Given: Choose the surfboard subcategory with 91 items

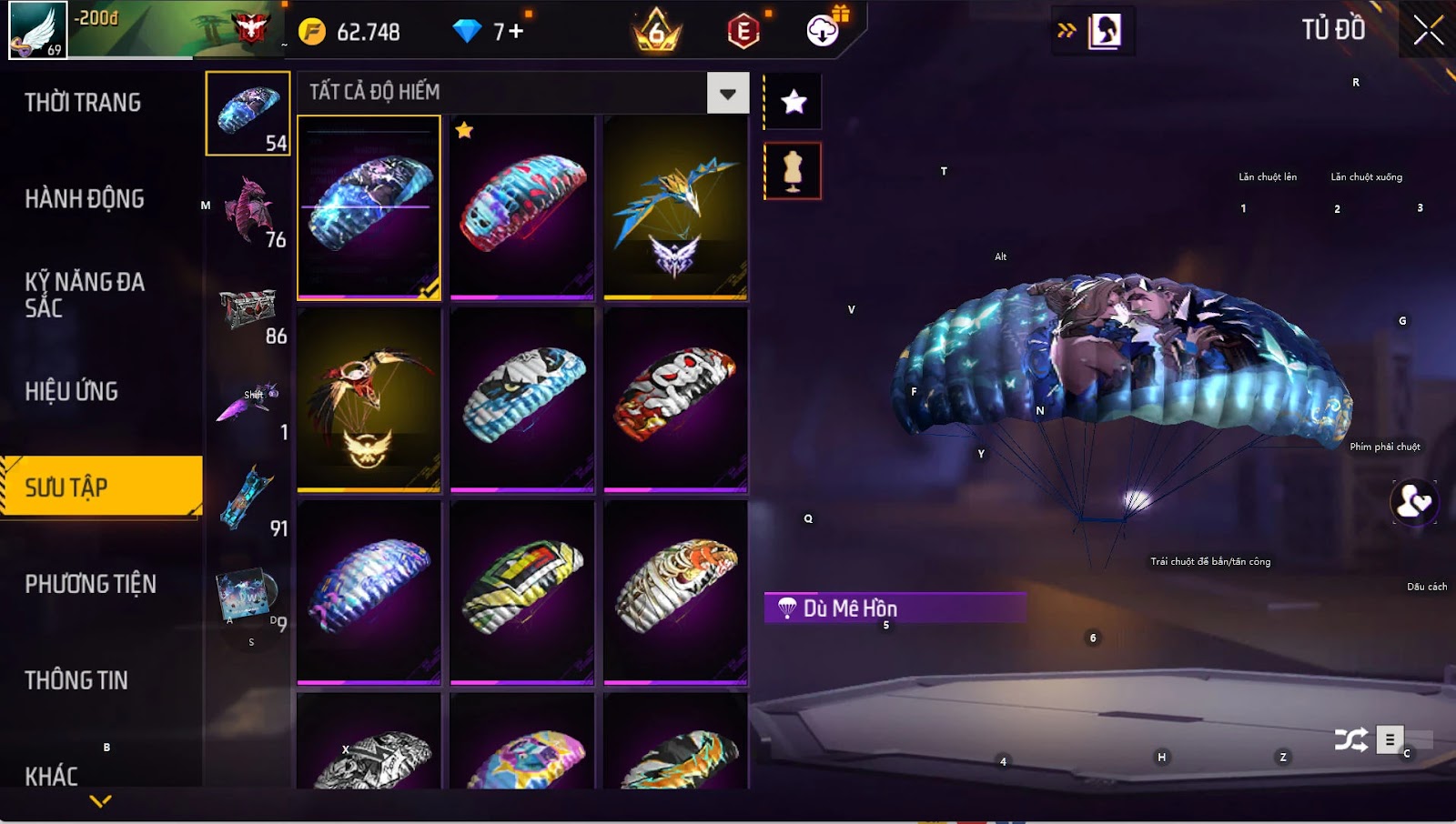Looking at the screenshot, I should (248, 499).
